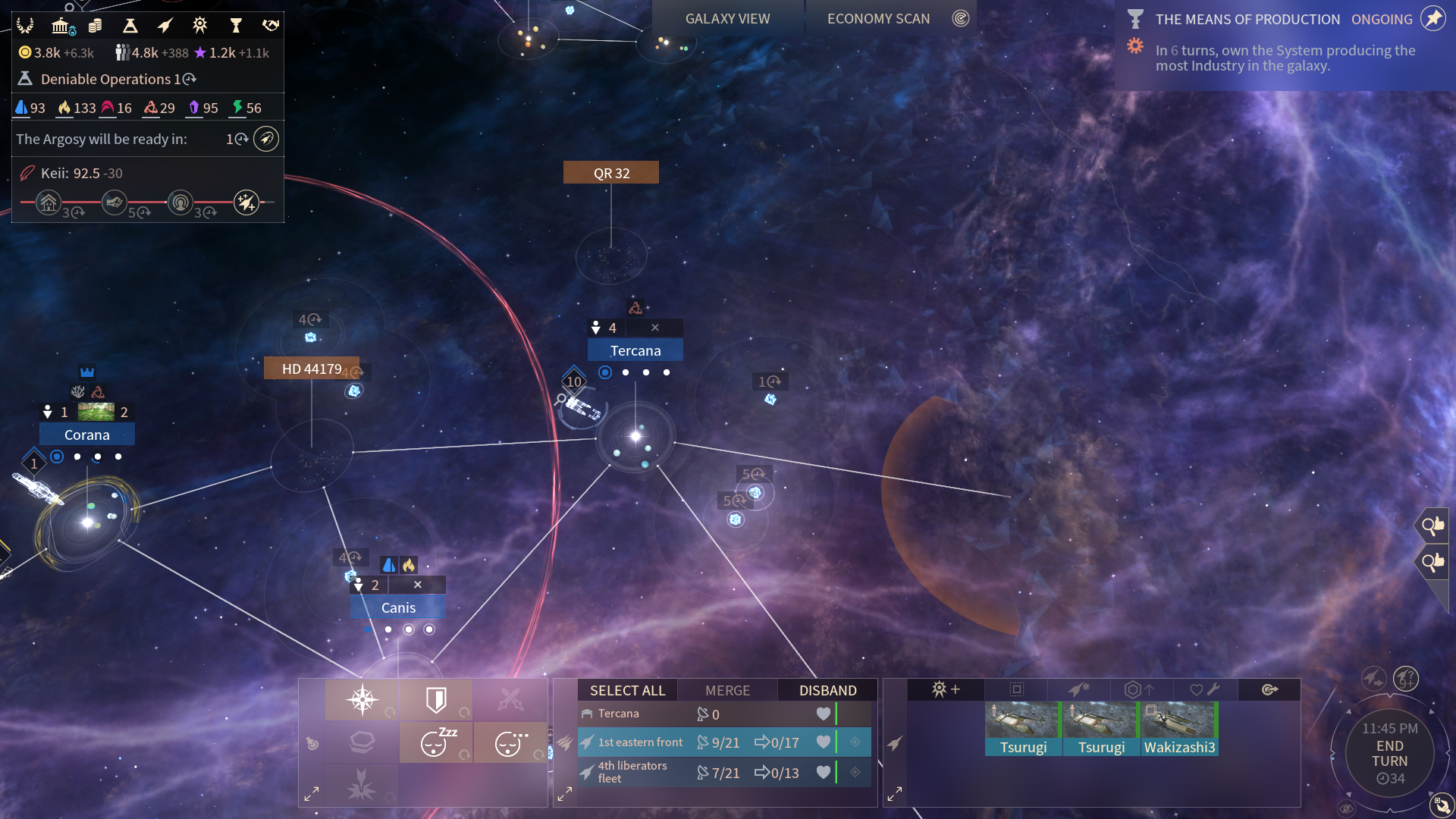Screen dimensions: 1456x819
Task: Activate the guard shield fleet action
Action: [x=436, y=700]
